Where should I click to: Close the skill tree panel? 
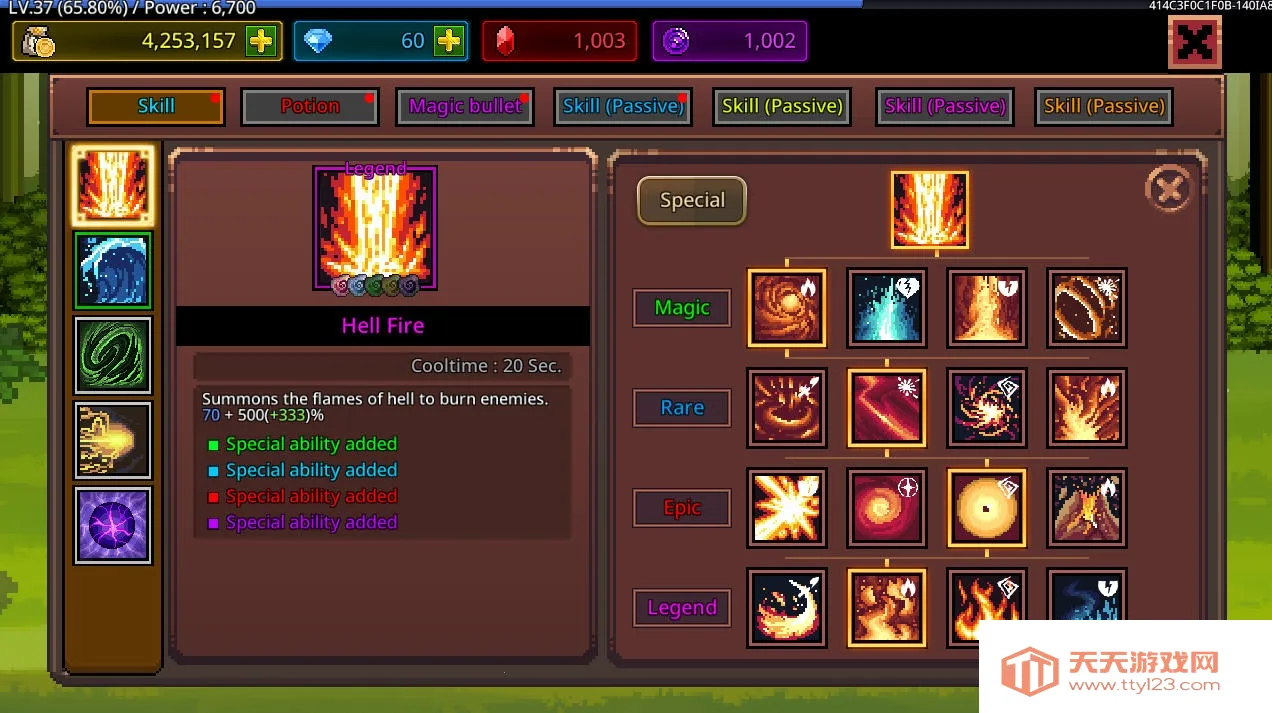1168,188
